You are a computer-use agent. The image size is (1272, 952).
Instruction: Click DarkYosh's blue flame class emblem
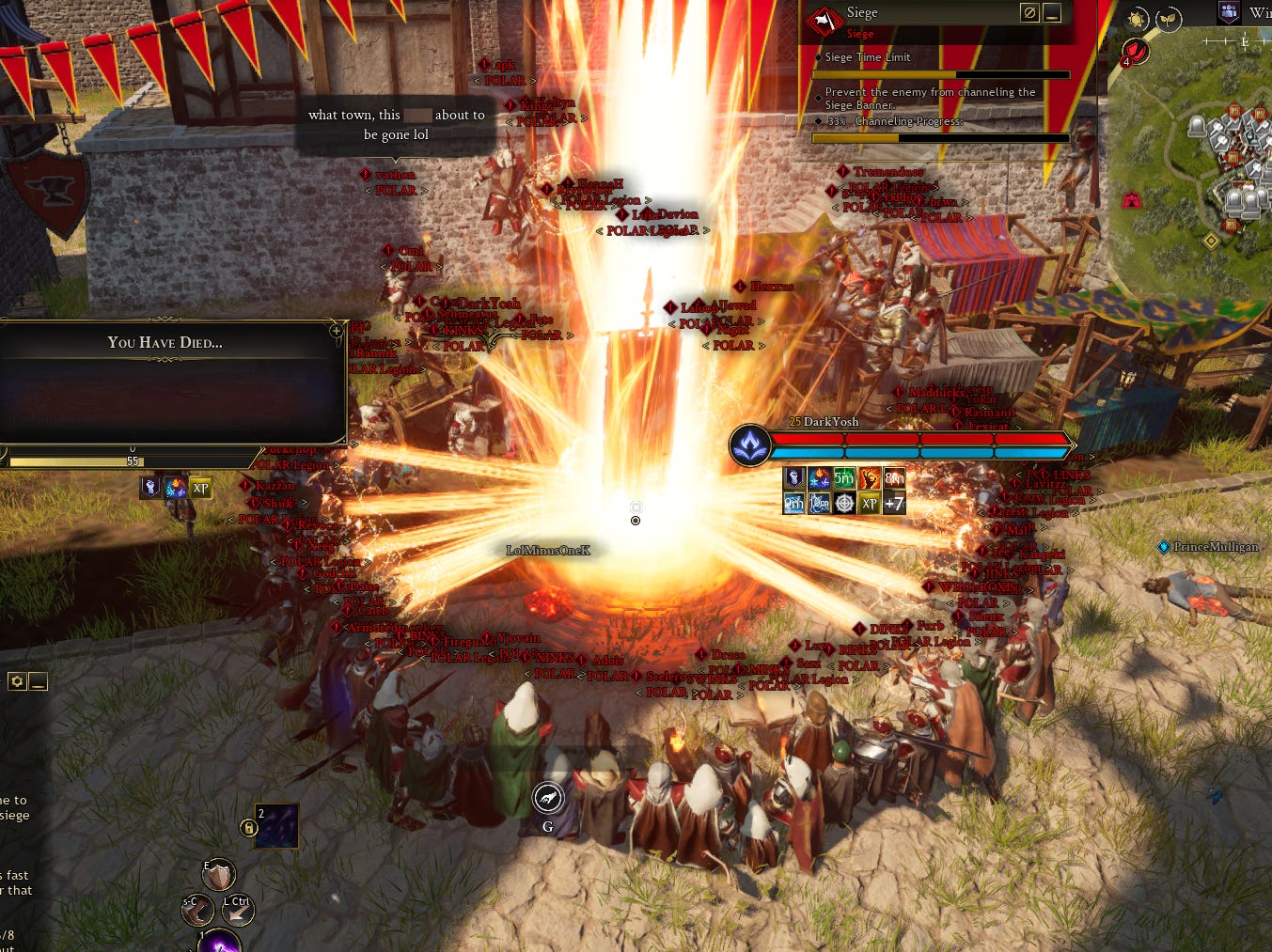coord(750,445)
